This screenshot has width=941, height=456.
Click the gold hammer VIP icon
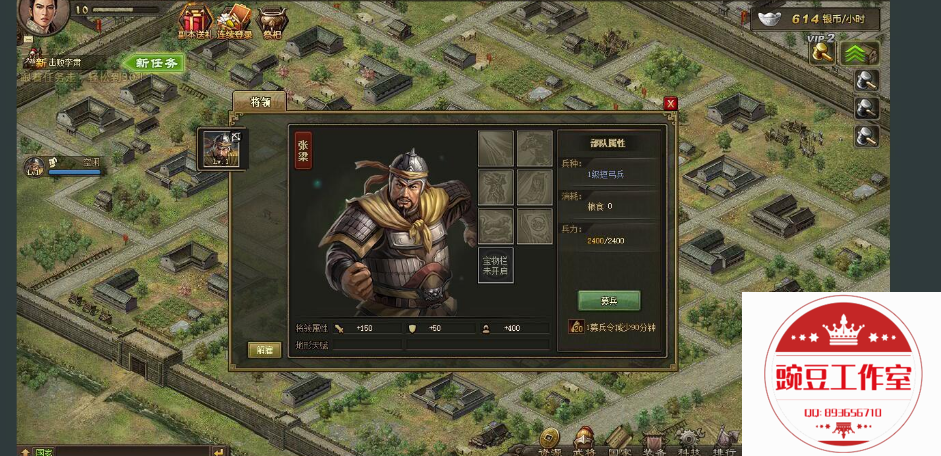click(x=822, y=53)
